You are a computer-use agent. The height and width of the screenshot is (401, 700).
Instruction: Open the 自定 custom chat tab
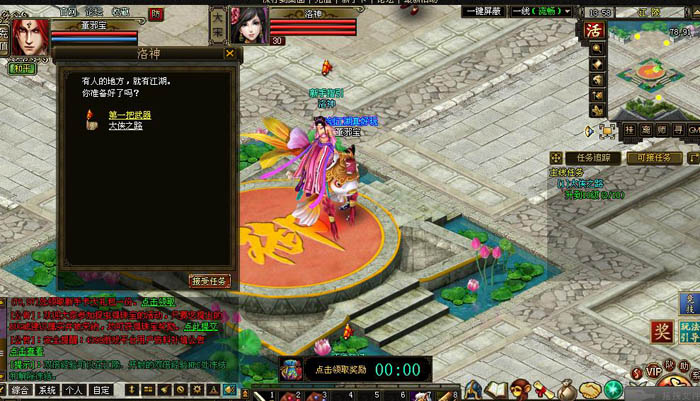[101, 390]
